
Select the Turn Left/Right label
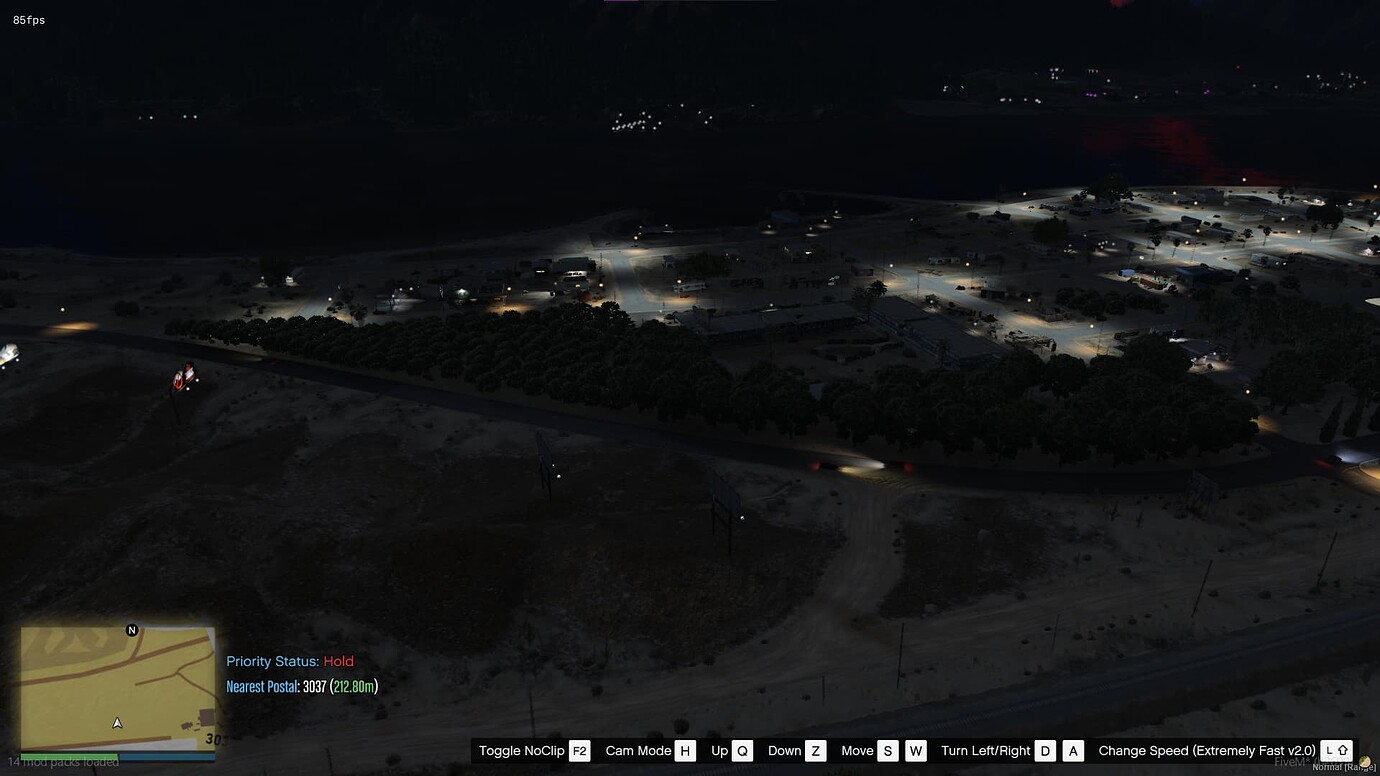(984, 750)
